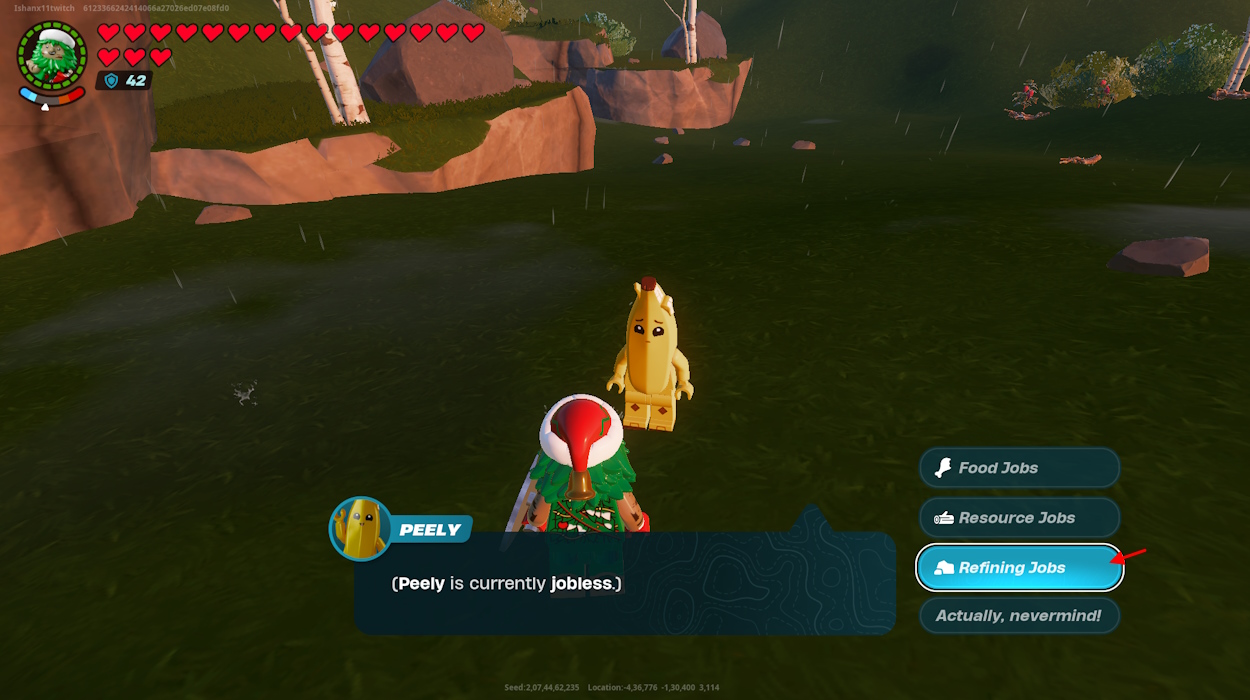Dismiss dialogue with Actually, nevermind!

(1018, 616)
